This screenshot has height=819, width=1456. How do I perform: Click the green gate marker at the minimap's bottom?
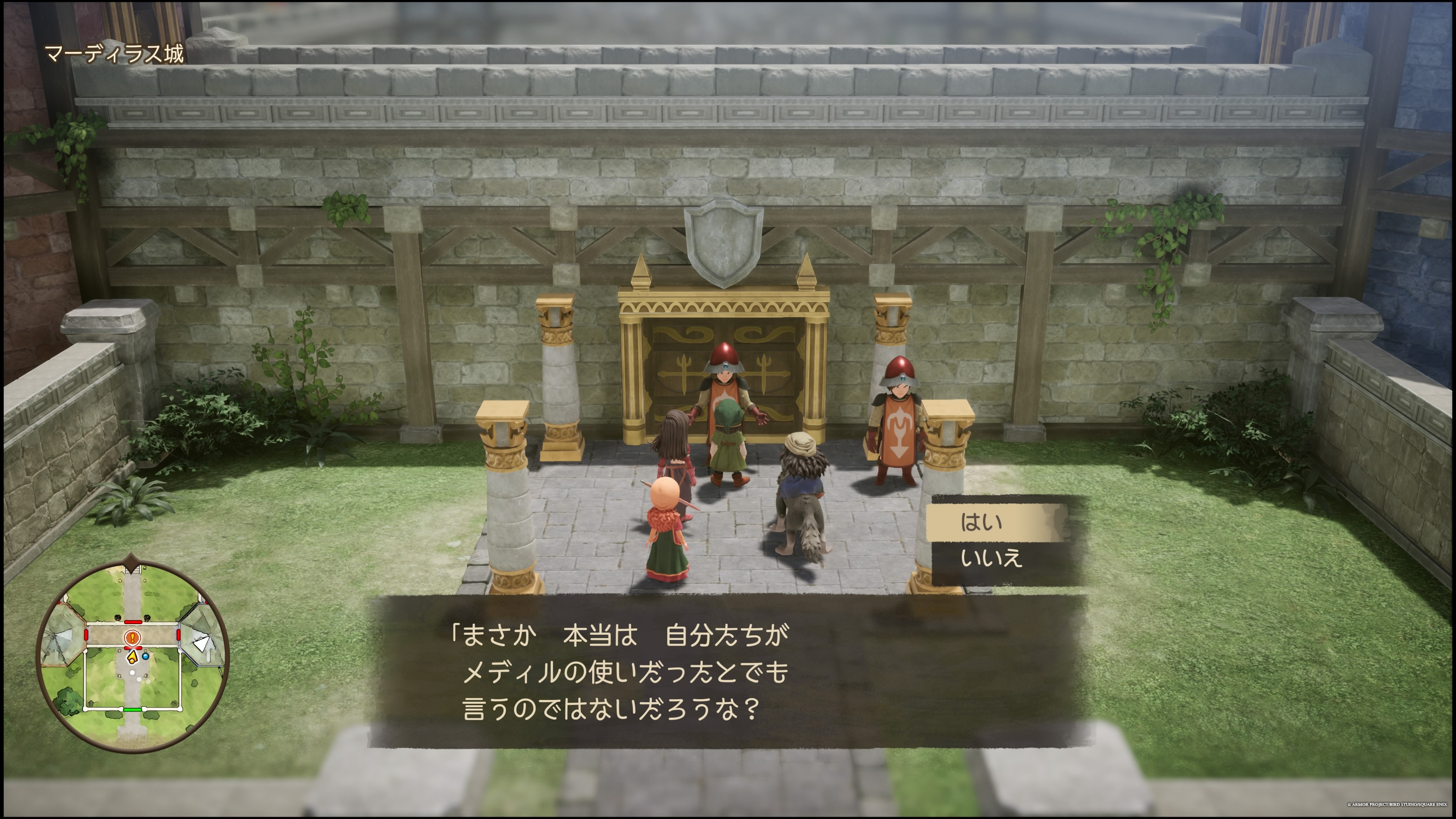point(133,711)
